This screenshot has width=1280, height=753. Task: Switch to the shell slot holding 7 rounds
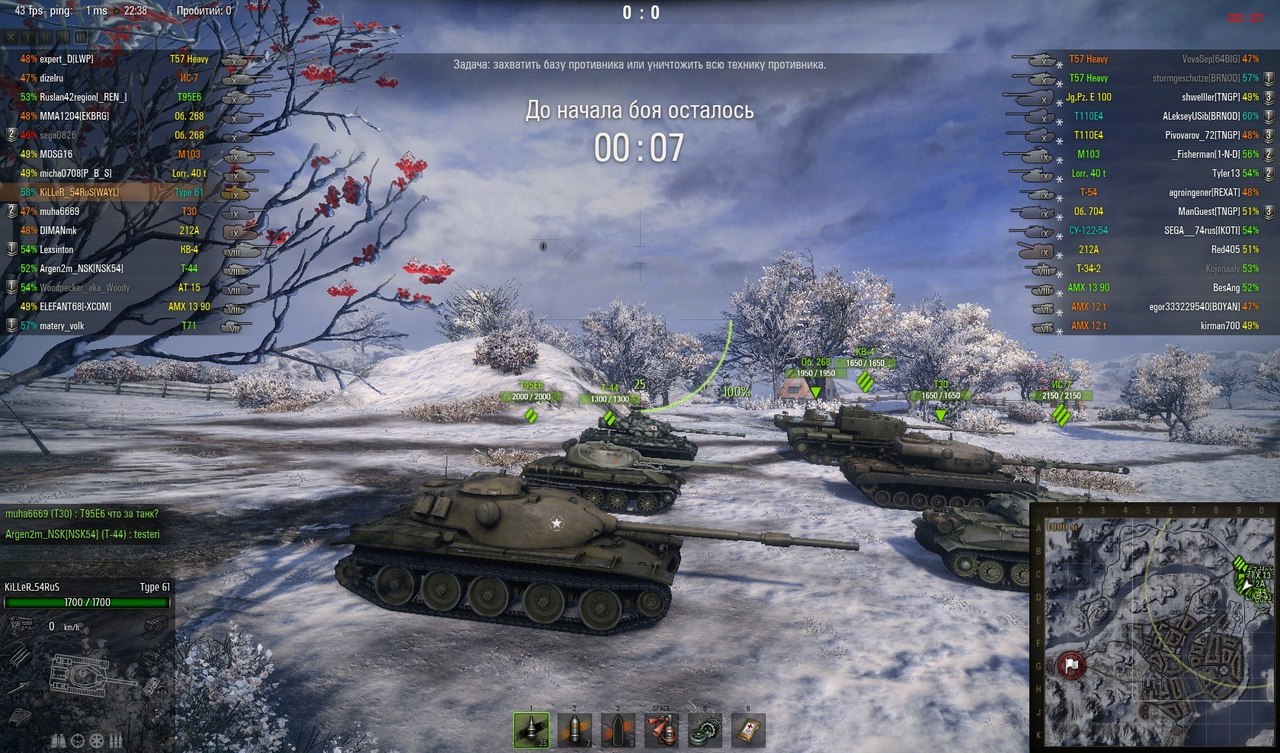(574, 730)
